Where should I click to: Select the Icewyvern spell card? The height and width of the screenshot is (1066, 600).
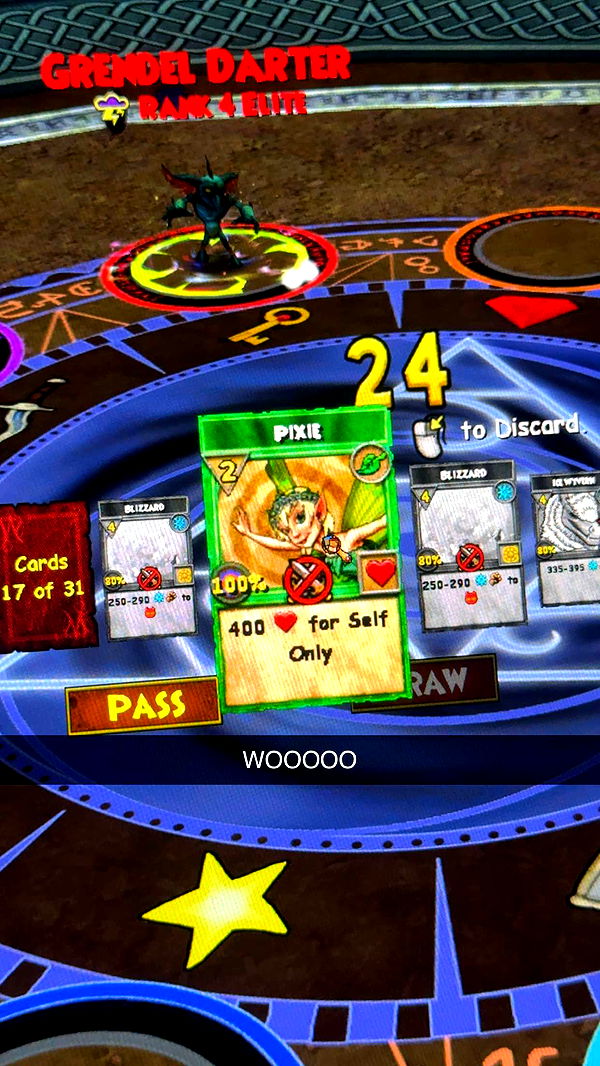click(570, 538)
